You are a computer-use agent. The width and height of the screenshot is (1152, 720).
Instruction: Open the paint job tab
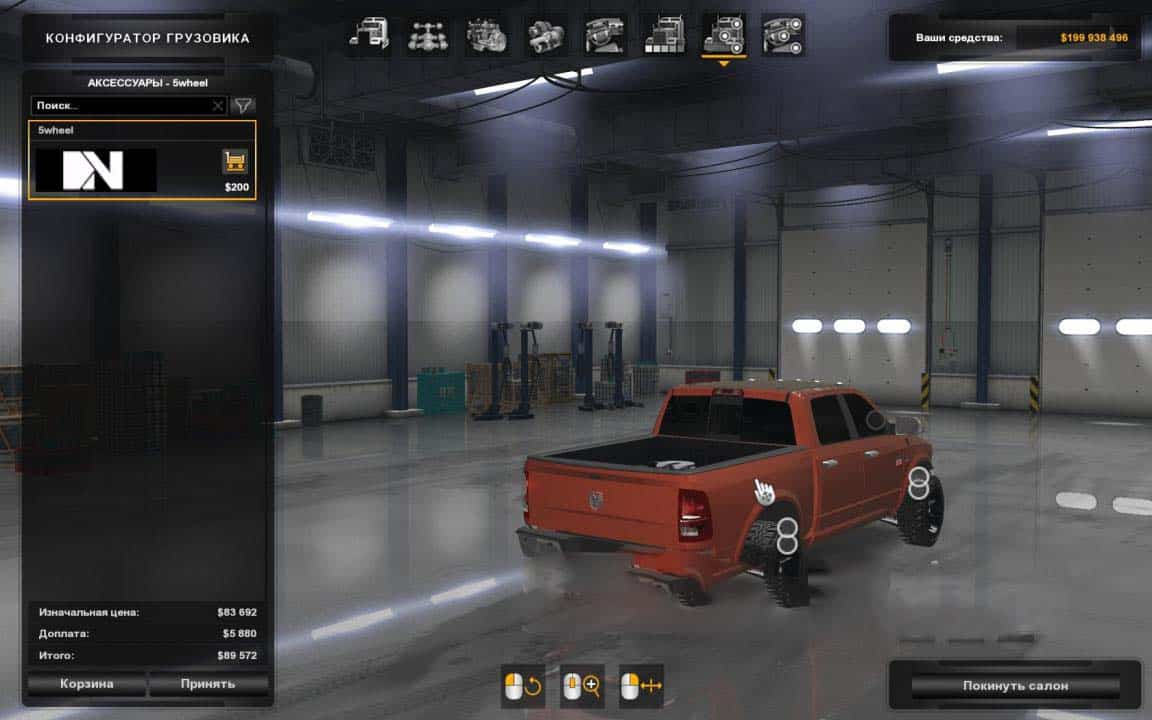point(663,35)
